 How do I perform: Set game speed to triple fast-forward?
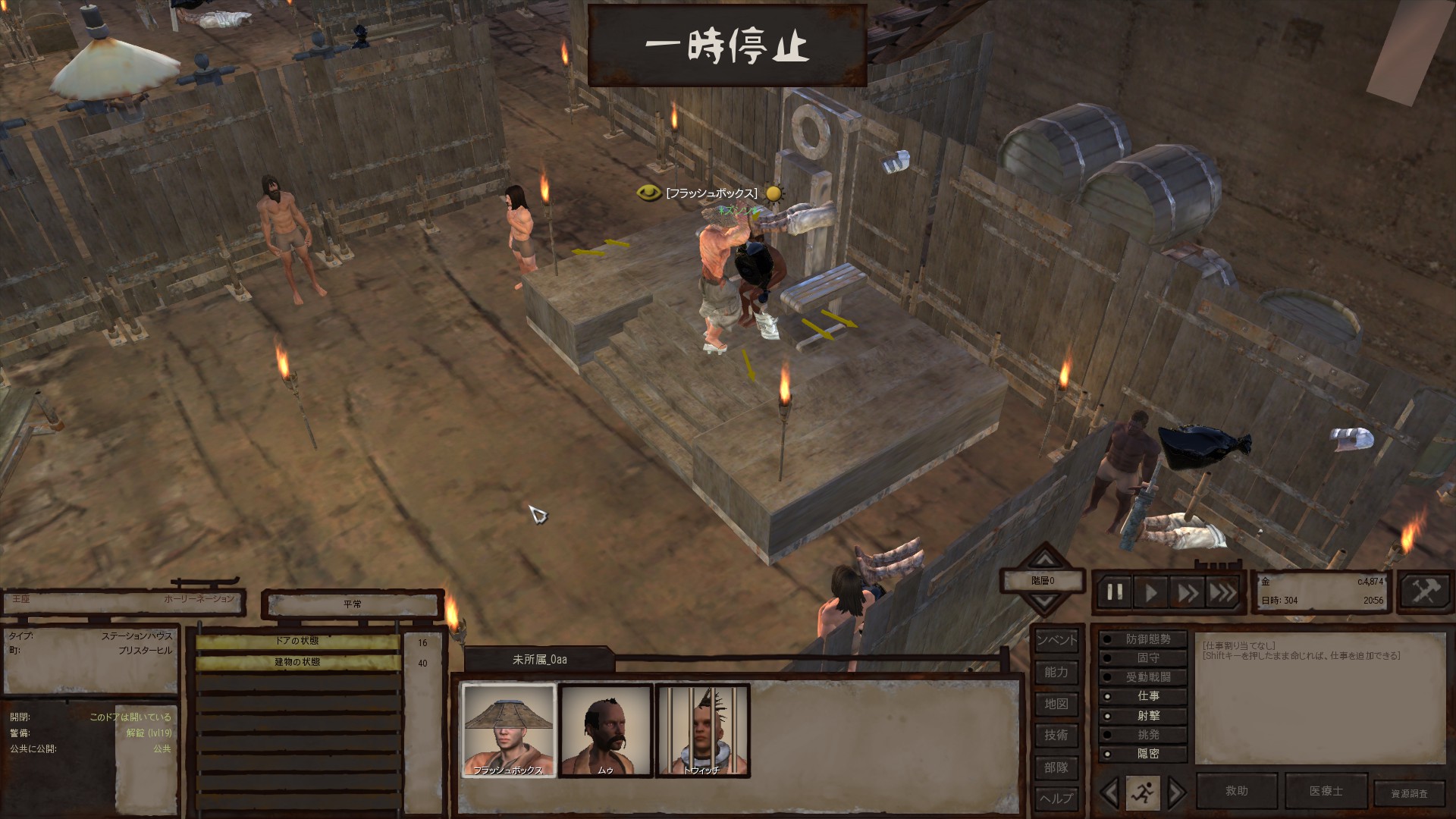point(1222,592)
